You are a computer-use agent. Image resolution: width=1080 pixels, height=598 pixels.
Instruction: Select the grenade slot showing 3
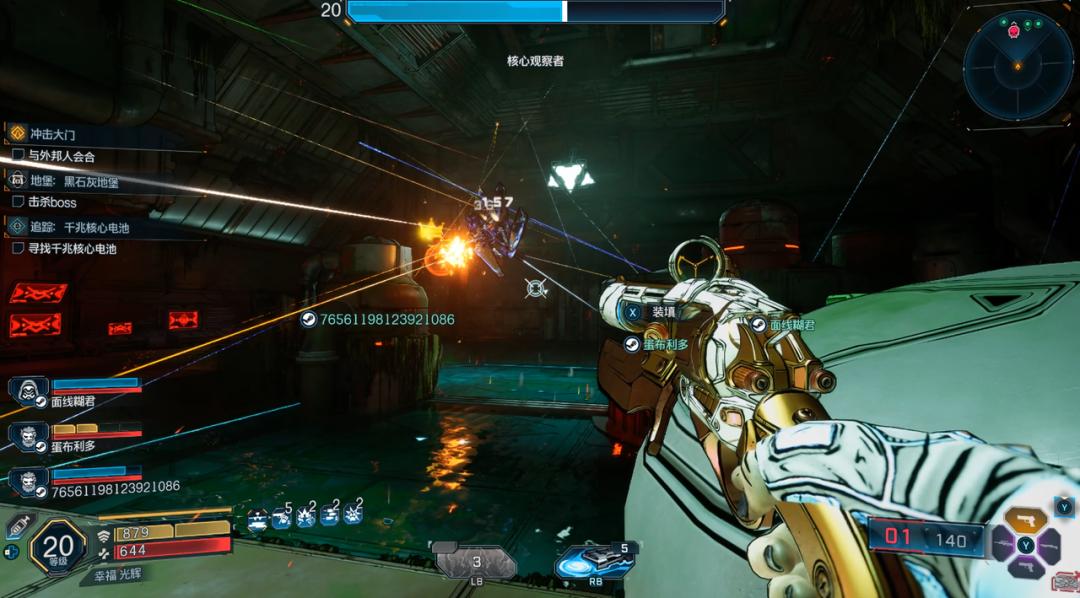coord(476,563)
